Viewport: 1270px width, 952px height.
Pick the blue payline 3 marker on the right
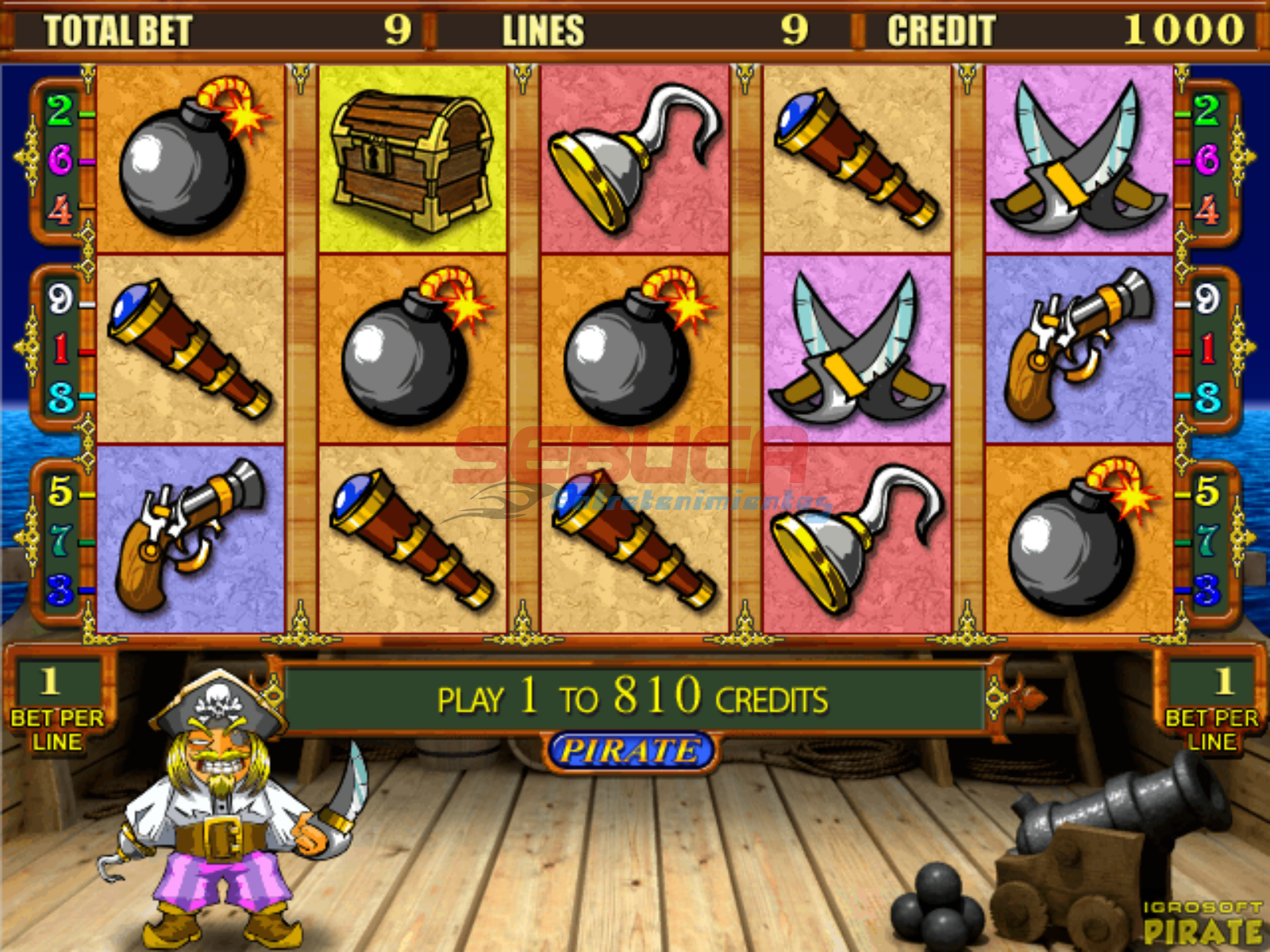click(x=1206, y=589)
